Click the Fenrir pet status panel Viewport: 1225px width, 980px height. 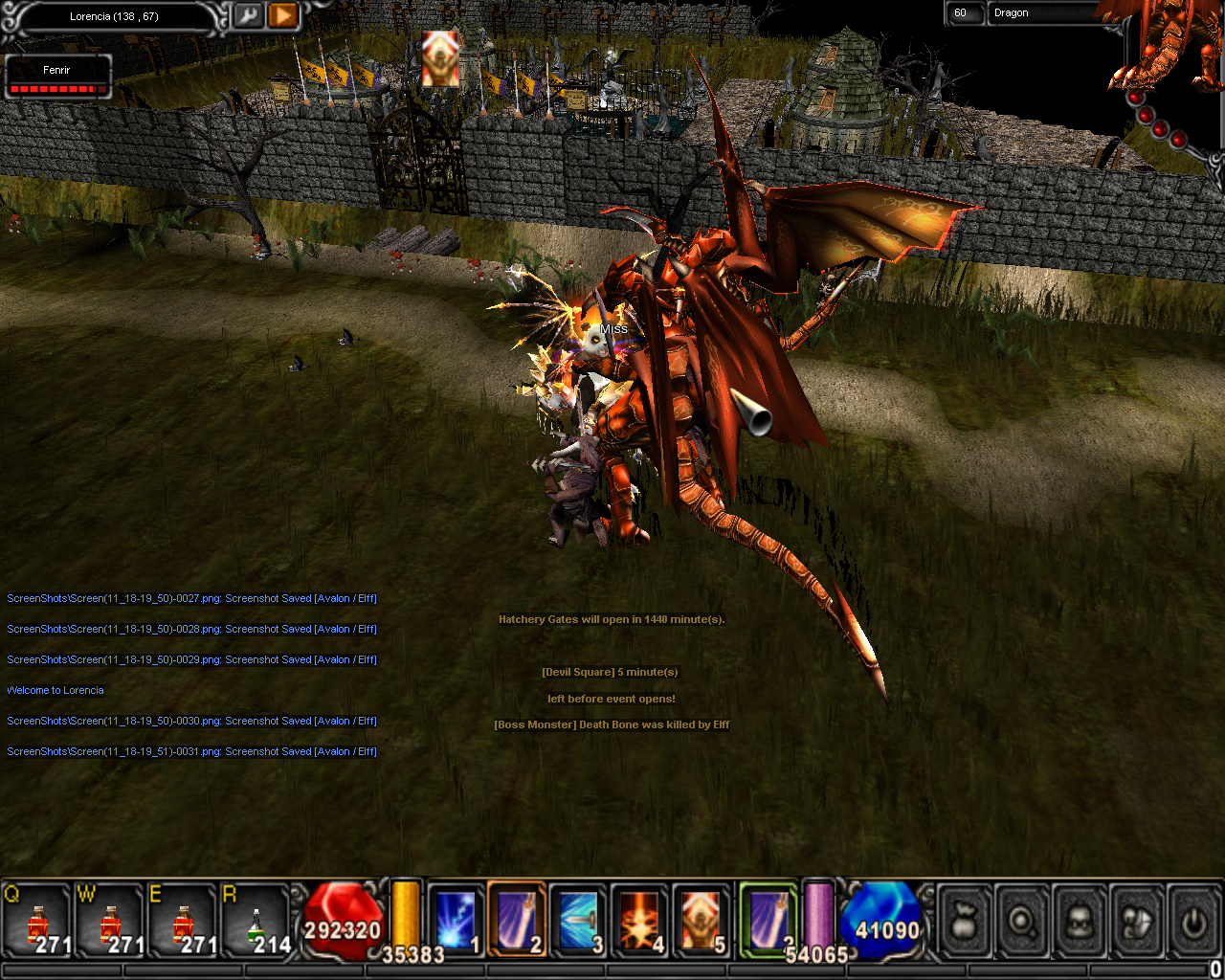(x=57, y=77)
